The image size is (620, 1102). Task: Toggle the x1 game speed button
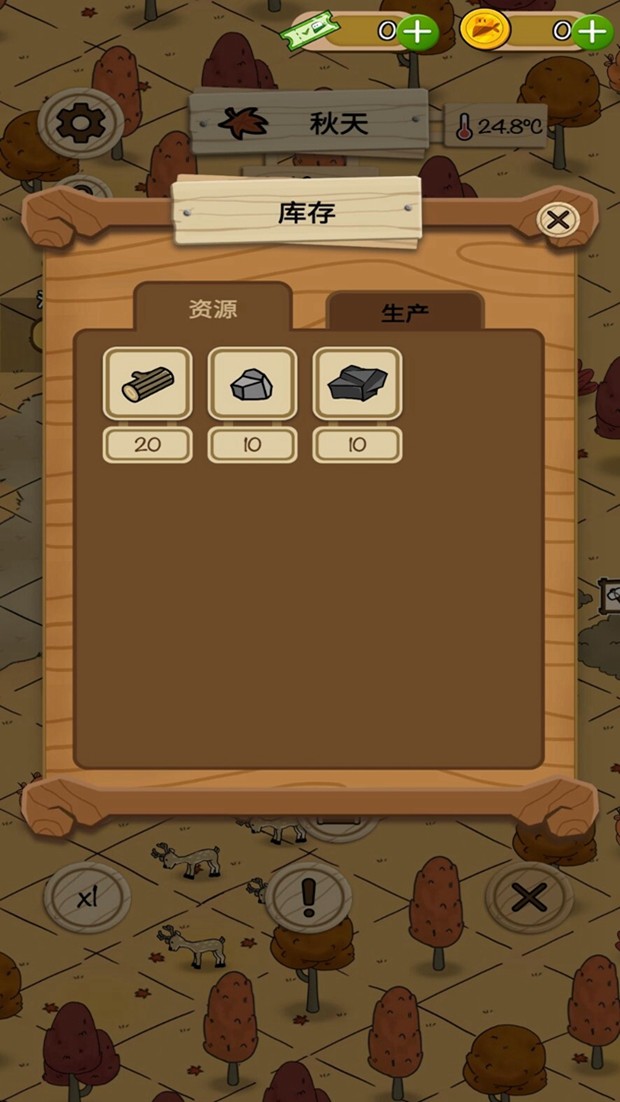coord(87,898)
